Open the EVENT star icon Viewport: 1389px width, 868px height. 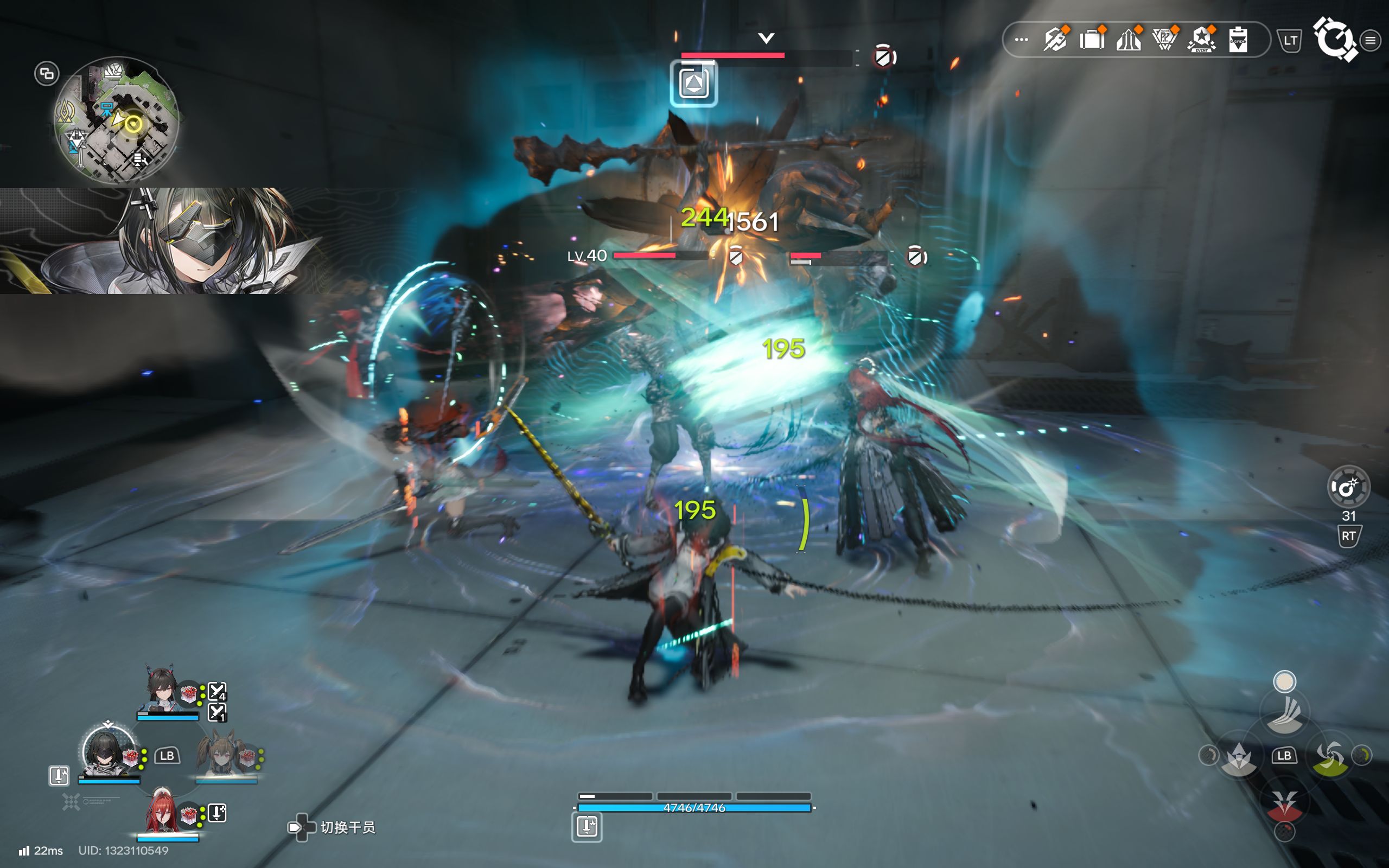[1201, 40]
